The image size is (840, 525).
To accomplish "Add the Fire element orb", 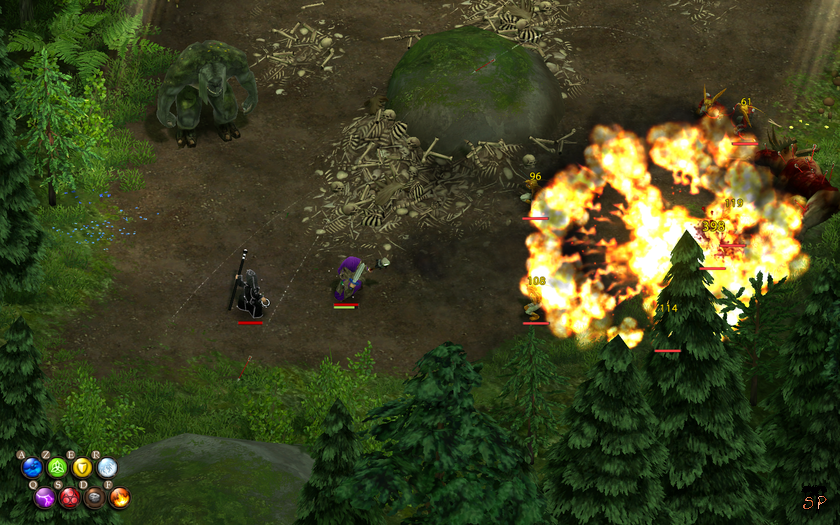I will point(120,496).
